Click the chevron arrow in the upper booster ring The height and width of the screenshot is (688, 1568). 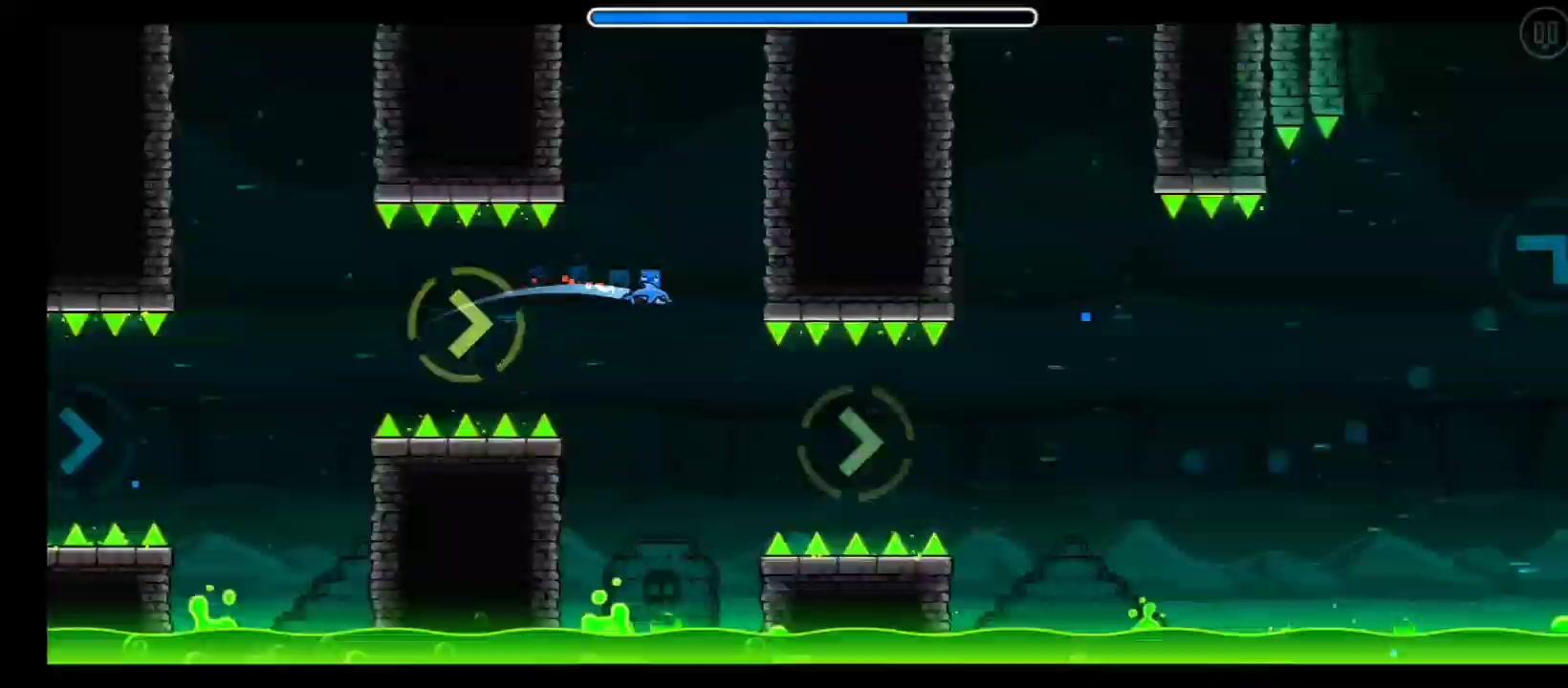click(468, 323)
